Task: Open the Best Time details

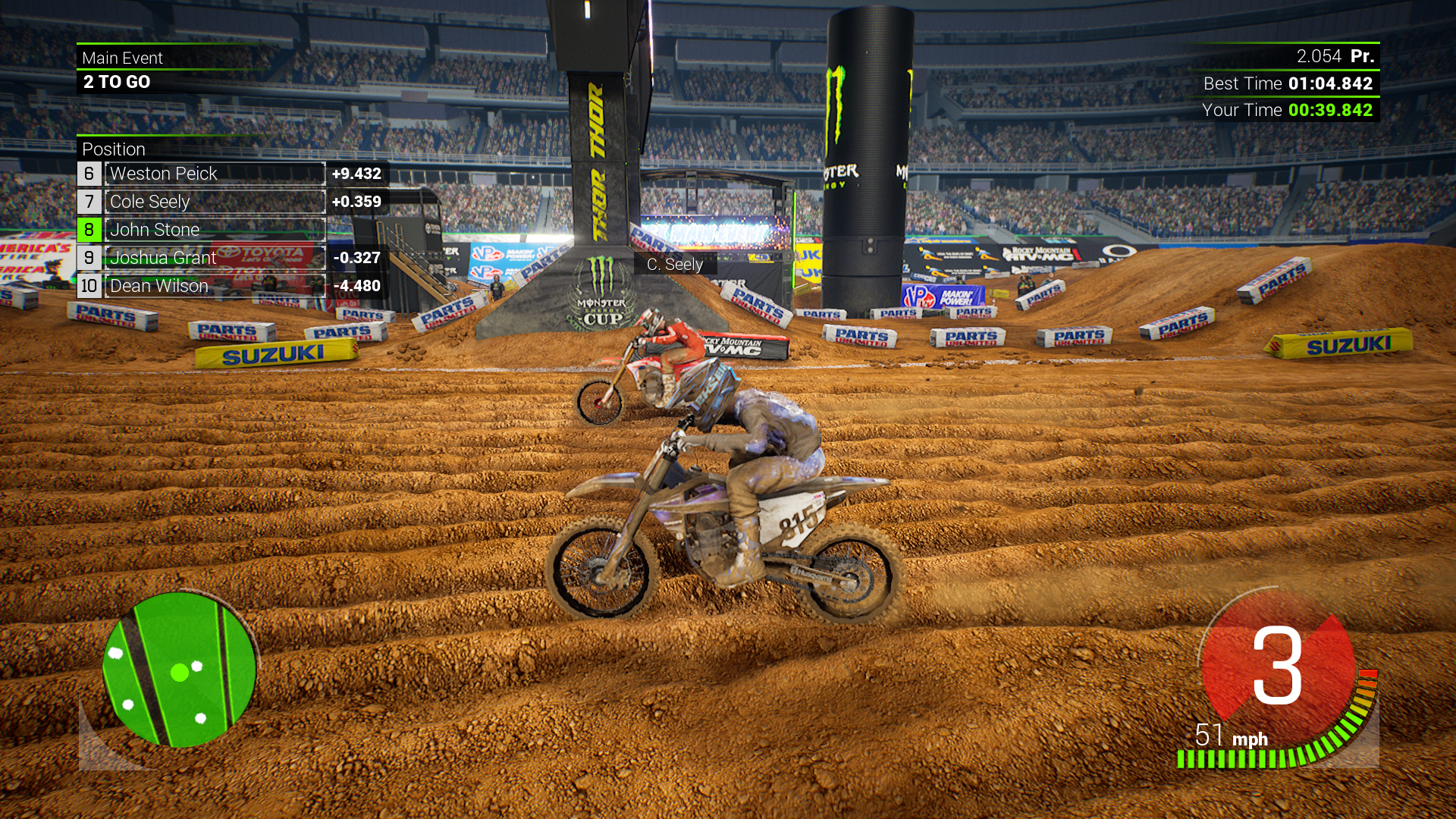Action: [1289, 83]
